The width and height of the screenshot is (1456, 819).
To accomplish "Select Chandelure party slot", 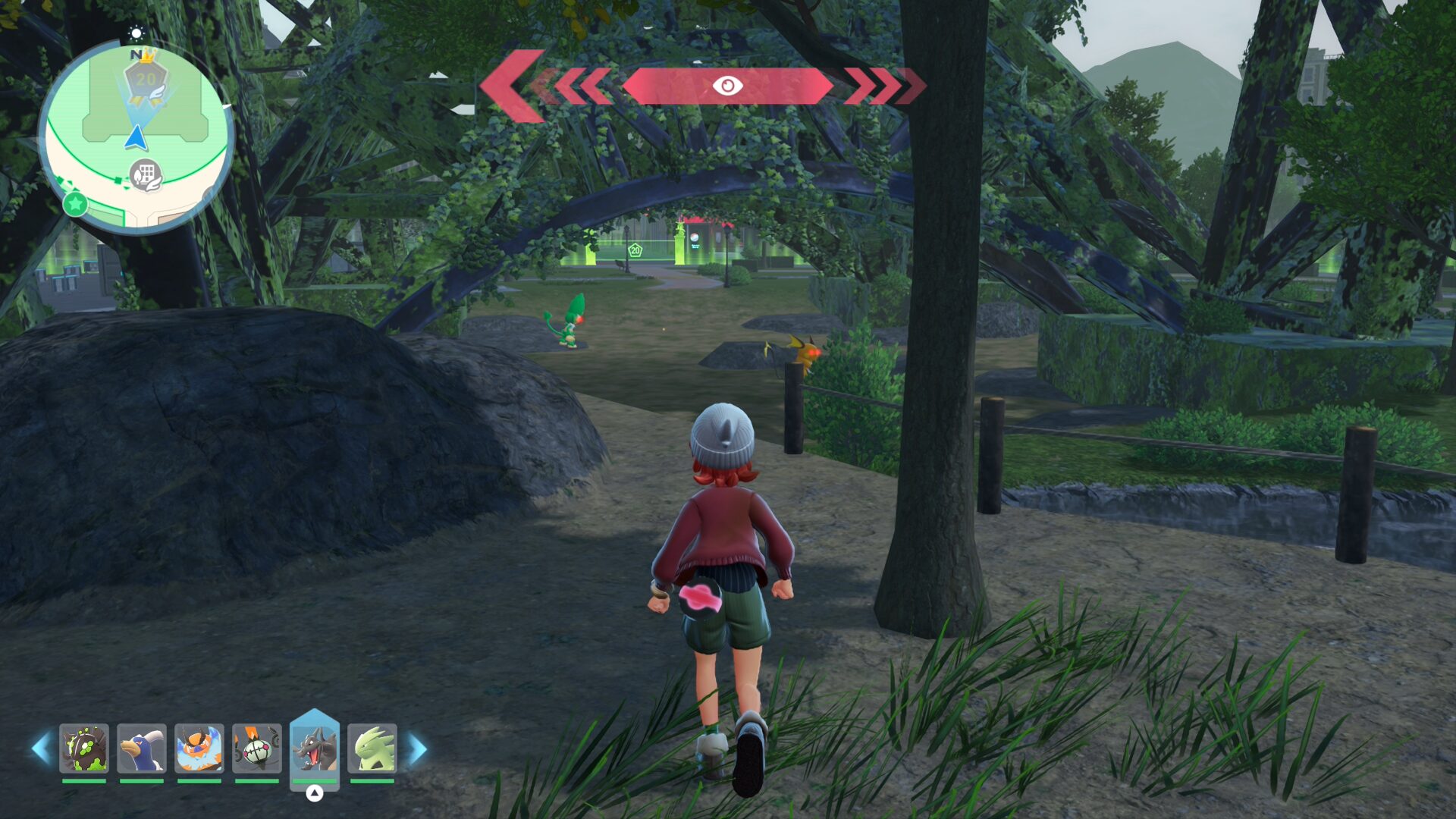I will click(x=257, y=748).
